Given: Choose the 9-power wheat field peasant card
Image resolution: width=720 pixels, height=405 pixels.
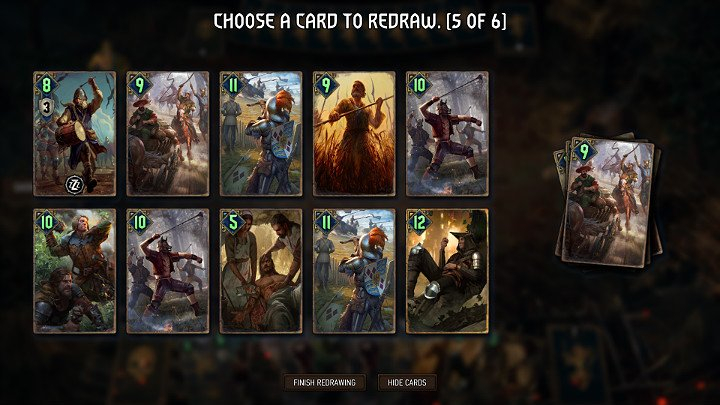Looking at the screenshot, I should coord(354,133).
